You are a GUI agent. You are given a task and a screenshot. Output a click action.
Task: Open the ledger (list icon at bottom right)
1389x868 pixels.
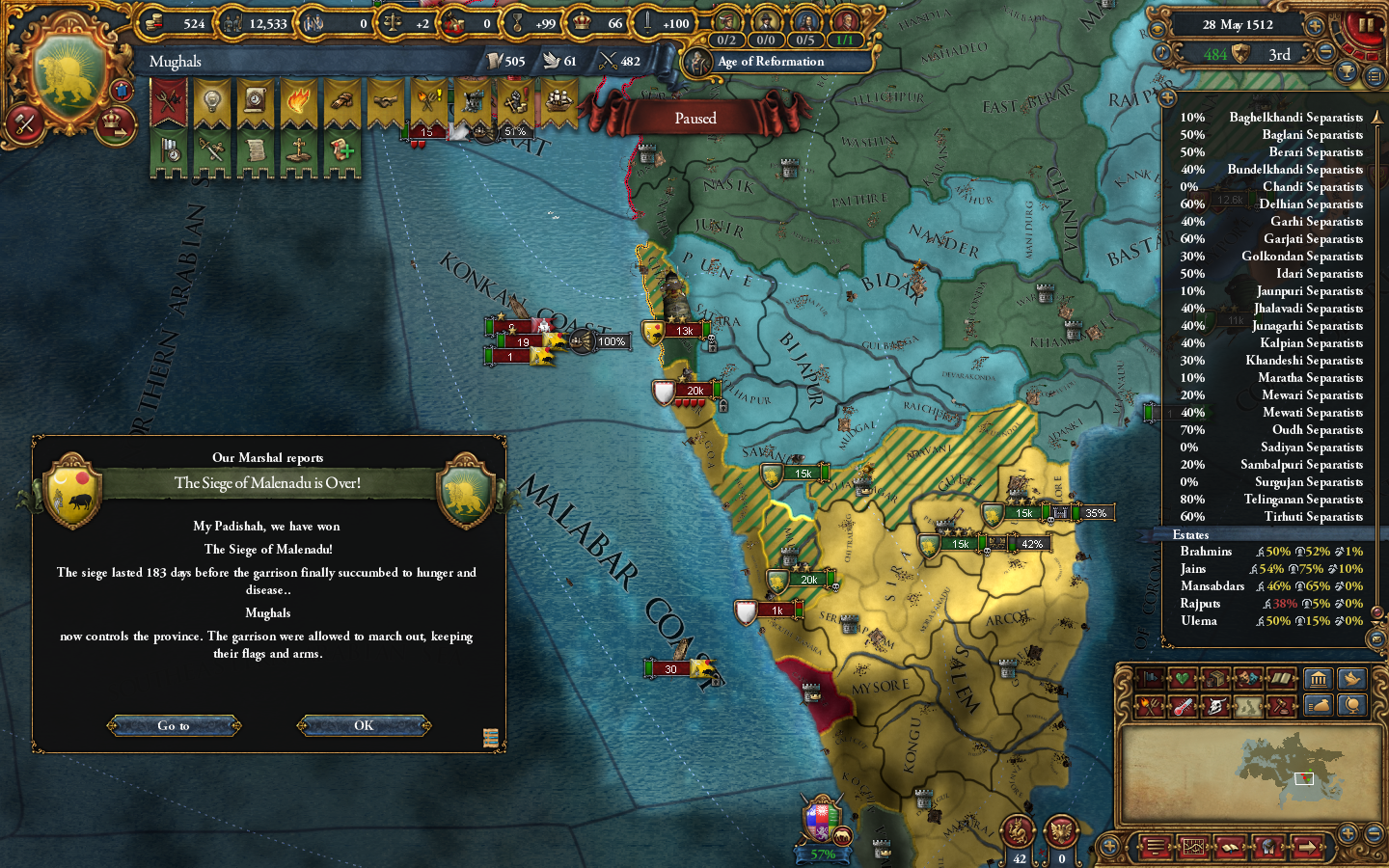point(1156,847)
